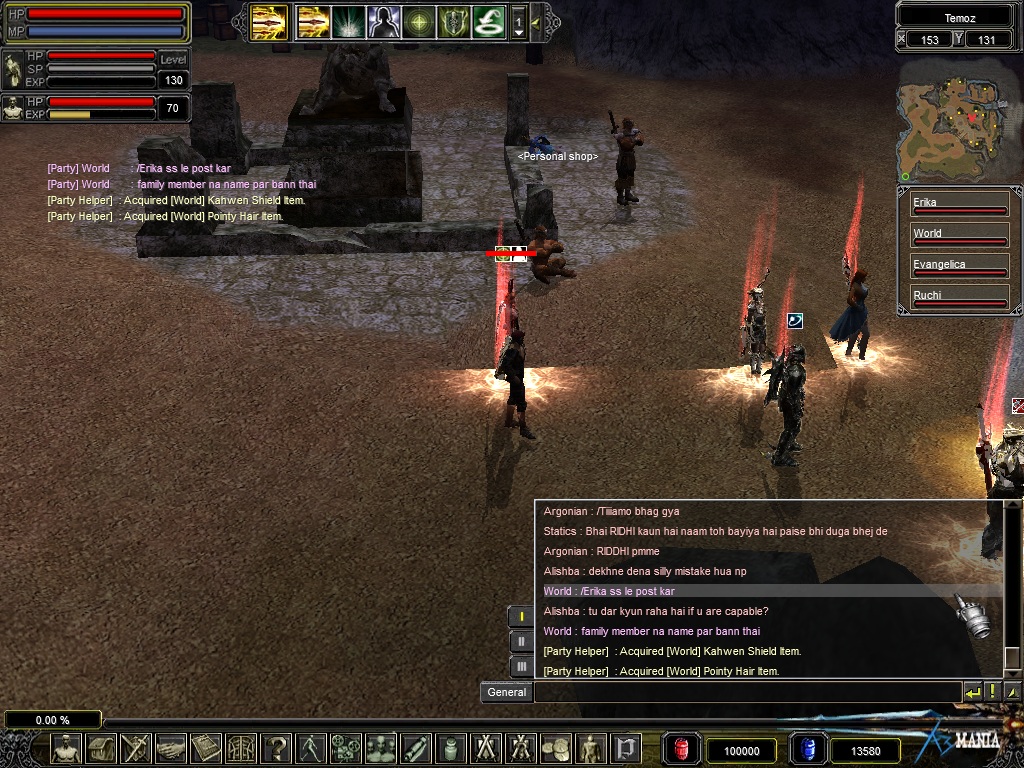Image resolution: width=1024 pixels, height=768 pixels.
Task: Switch to chat tab III
Action: (x=521, y=666)
